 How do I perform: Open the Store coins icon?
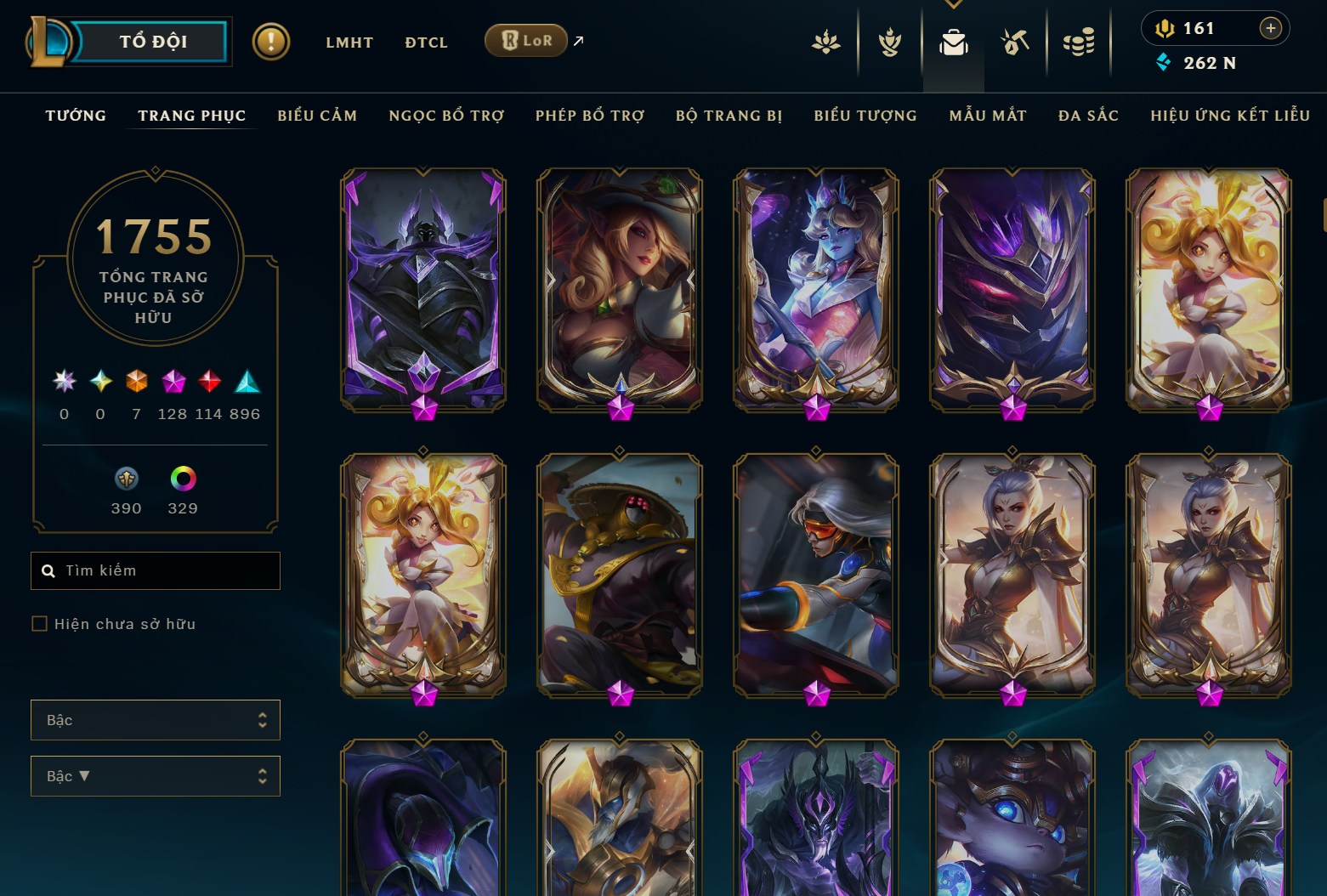coord(1080,42)
